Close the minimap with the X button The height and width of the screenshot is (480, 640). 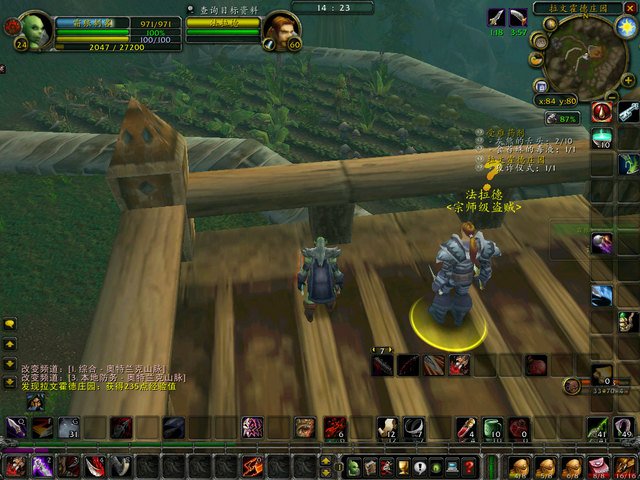[630, 8]
